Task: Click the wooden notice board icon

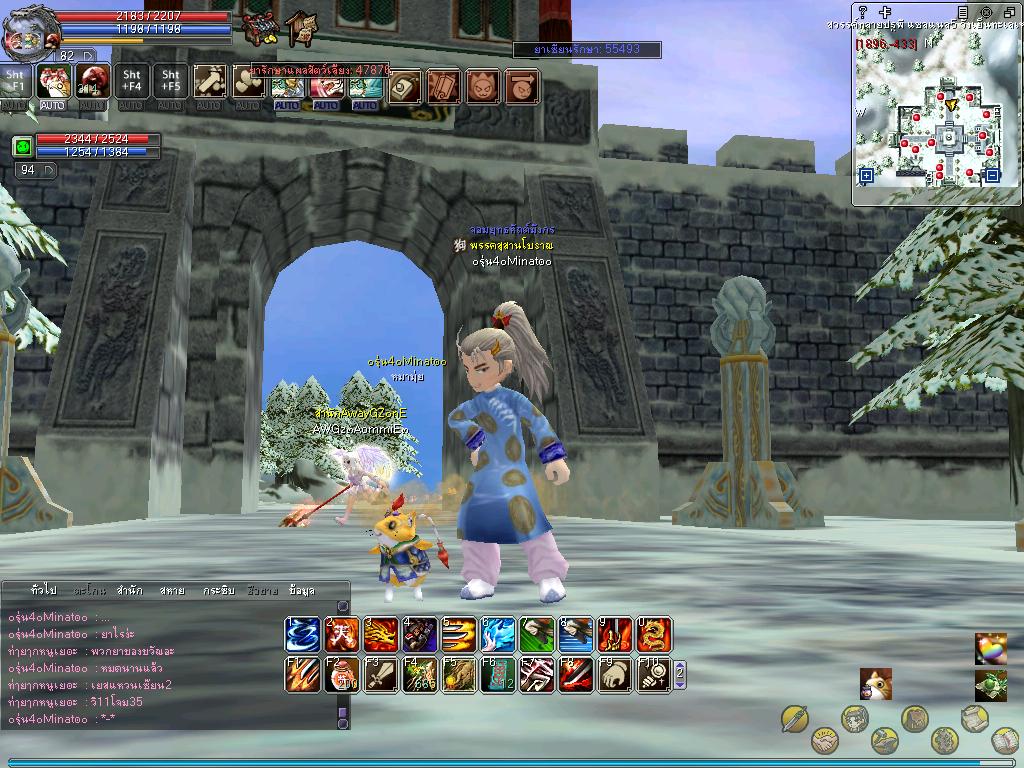Action: pos(300,30)
